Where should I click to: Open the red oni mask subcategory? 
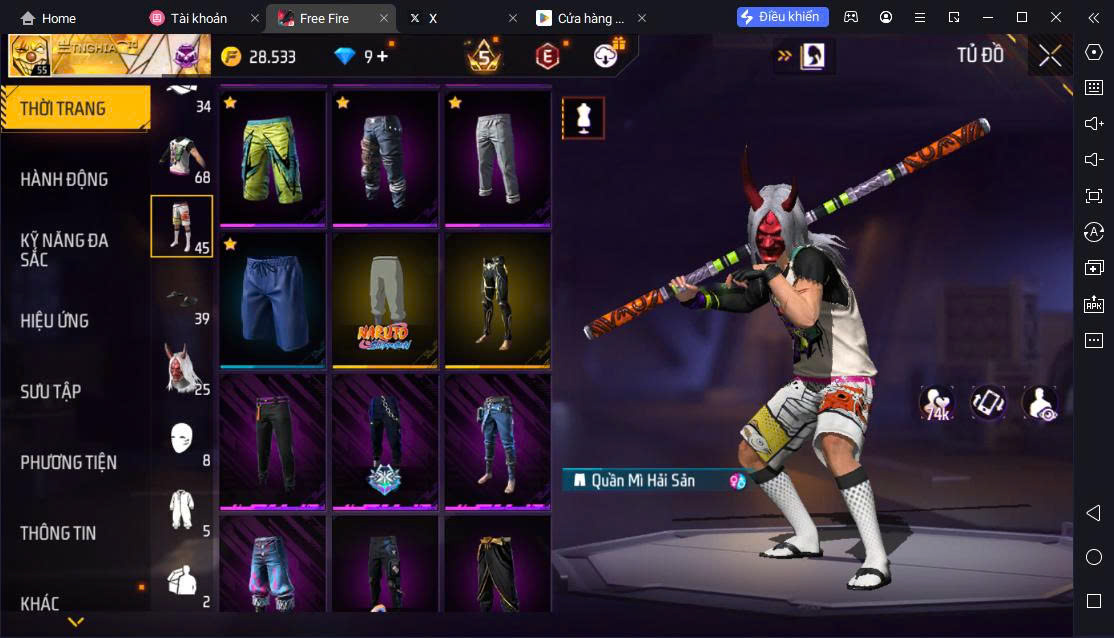pos(182,369)
